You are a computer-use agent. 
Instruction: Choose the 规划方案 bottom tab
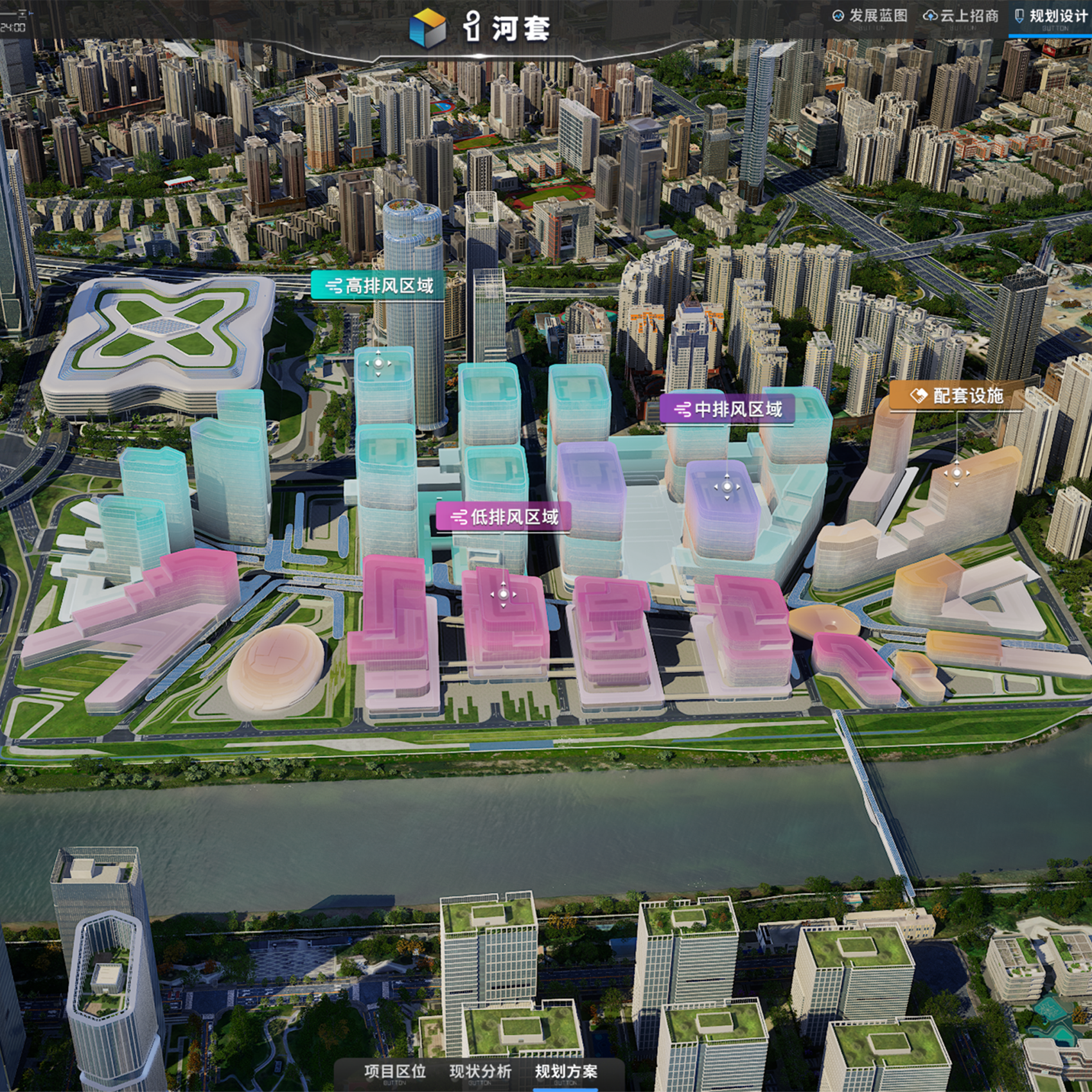pyautogui.click(x=566, y=1071)
